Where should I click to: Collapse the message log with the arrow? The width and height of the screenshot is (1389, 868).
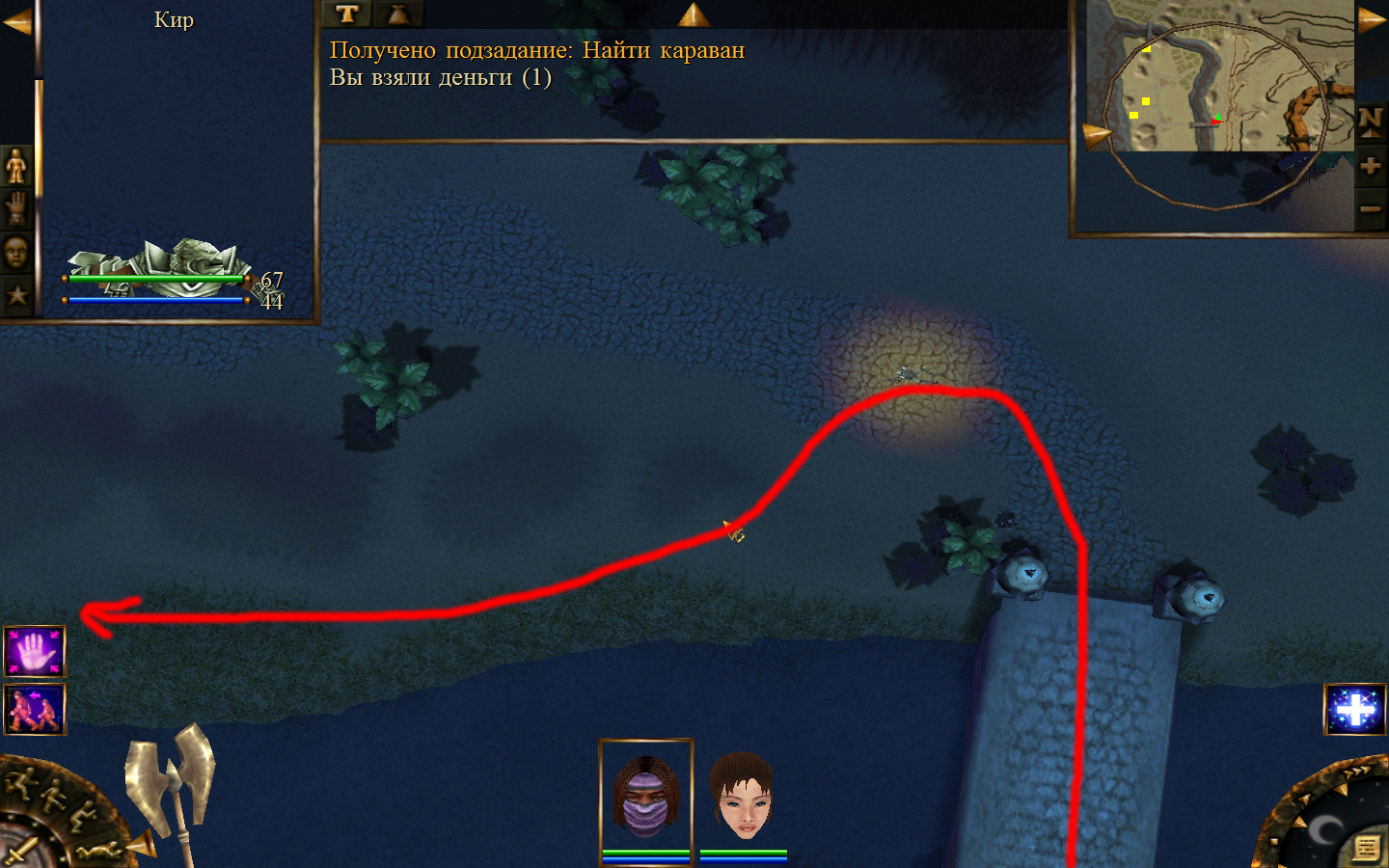(694, 14)
